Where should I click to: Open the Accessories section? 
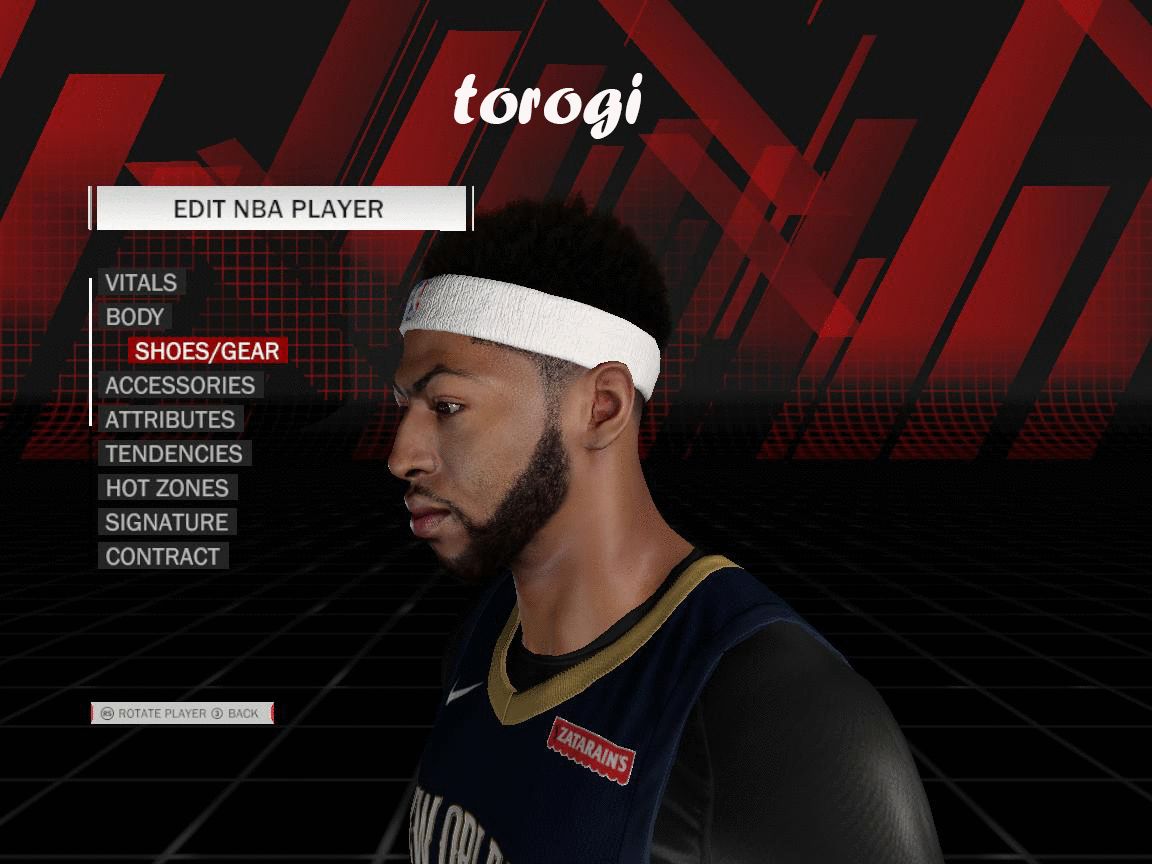(x=180, y=385)
